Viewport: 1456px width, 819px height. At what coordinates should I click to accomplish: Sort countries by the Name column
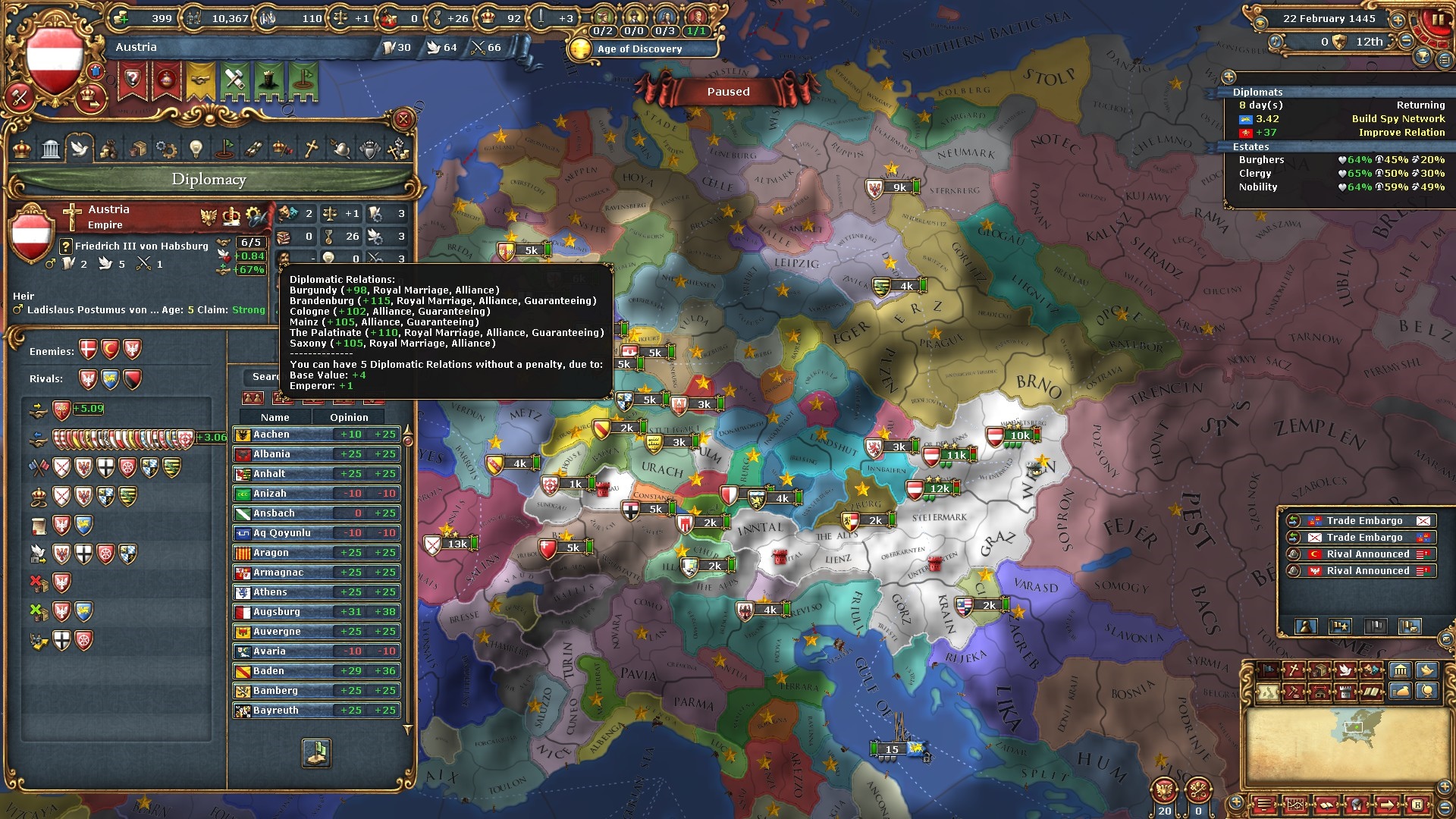point(275,417)
